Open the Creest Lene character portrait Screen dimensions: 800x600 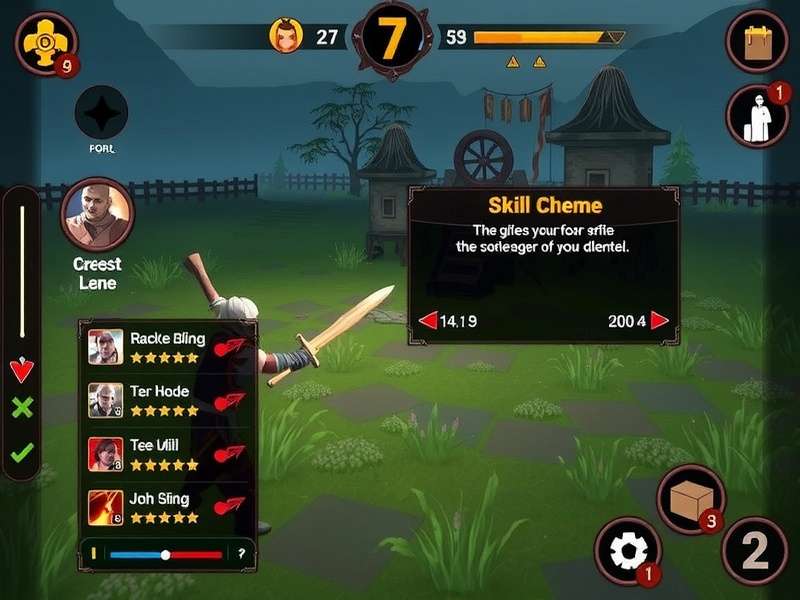pyautogui.click(x=98, y=213)
